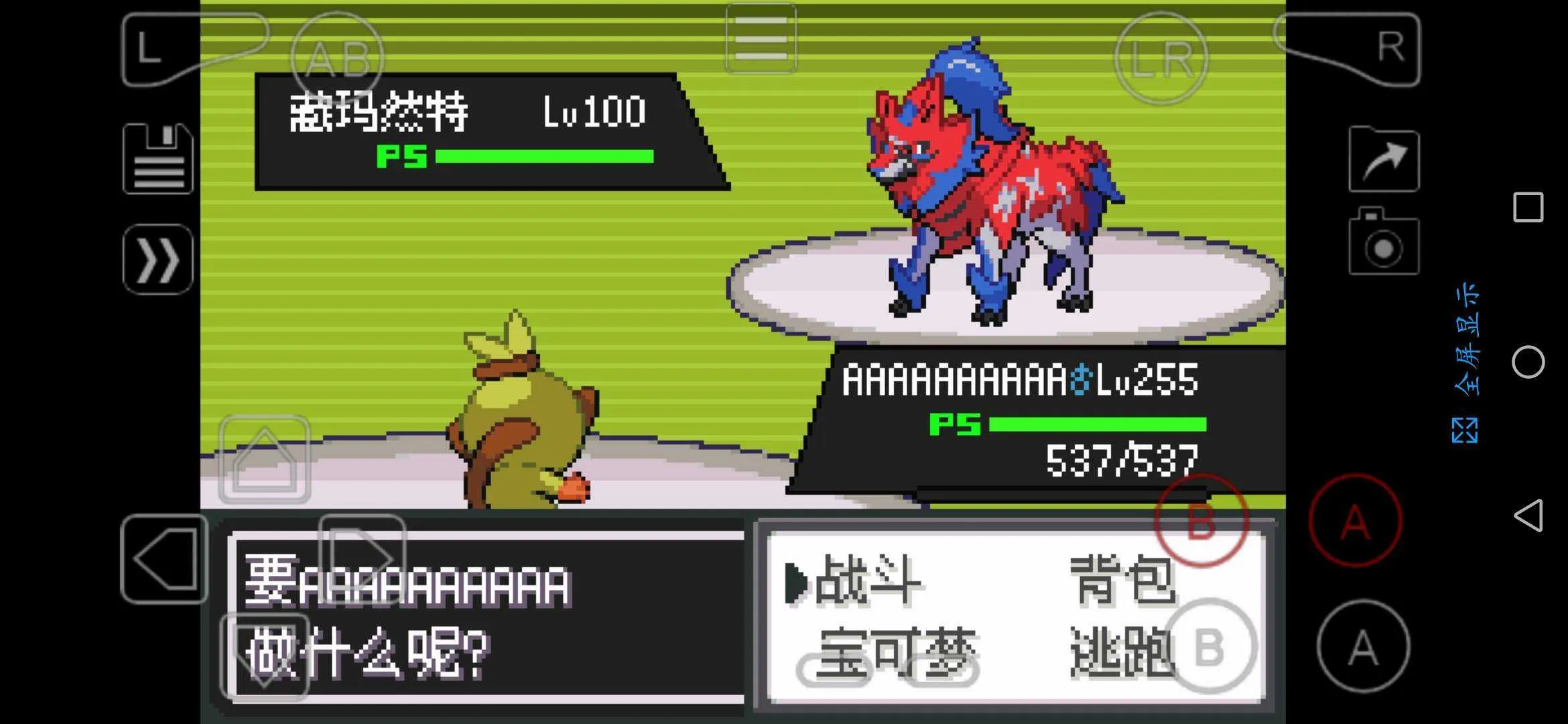Screen dimensions: 1568x724
Task: Tap the D-pad left arrow
Action: click(165, 559)
